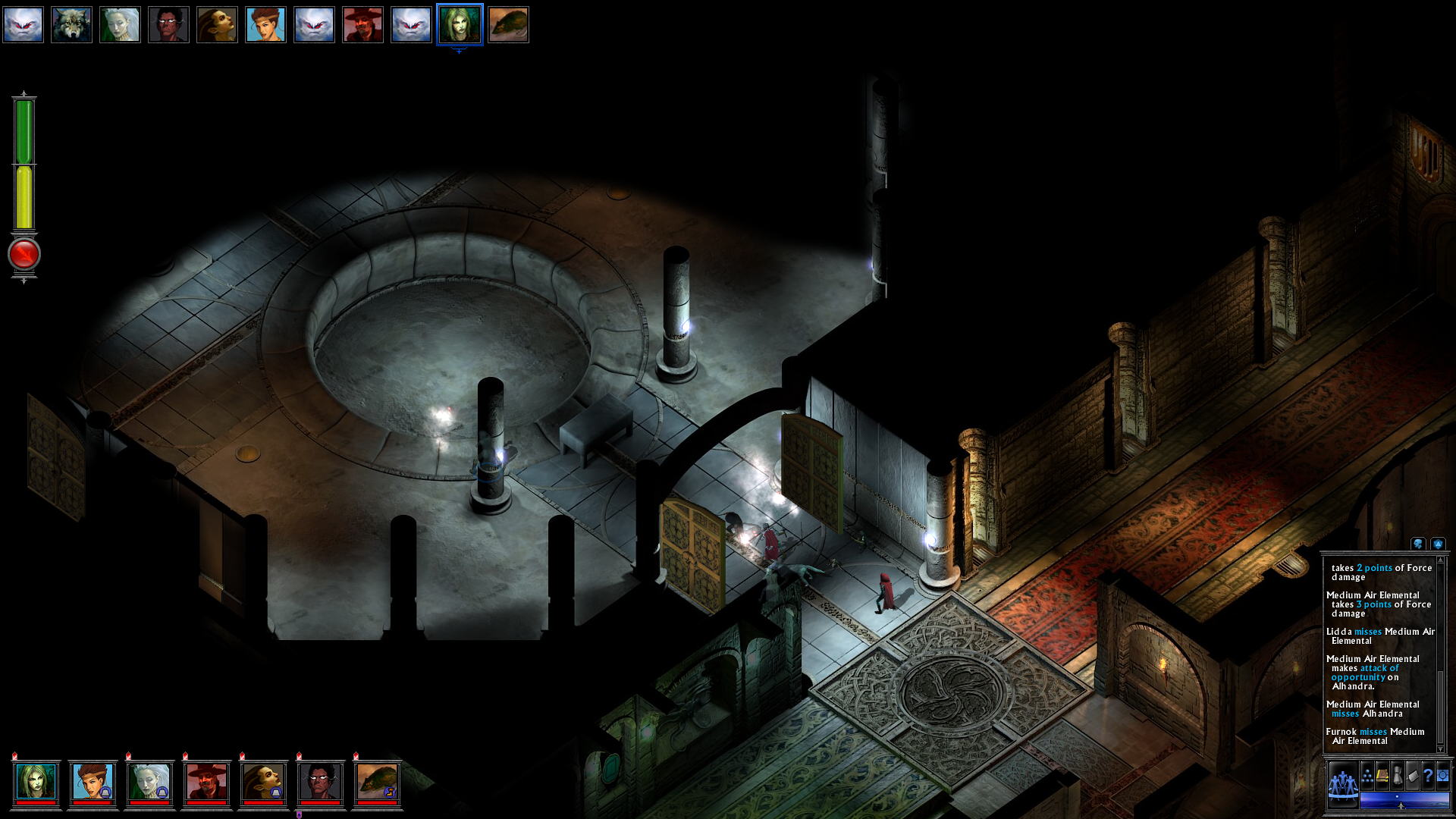The width and height of the screenshot is (1456, 819).
Task: Click the time-of-day sky bar
Action: click(x=1404, y=802)
